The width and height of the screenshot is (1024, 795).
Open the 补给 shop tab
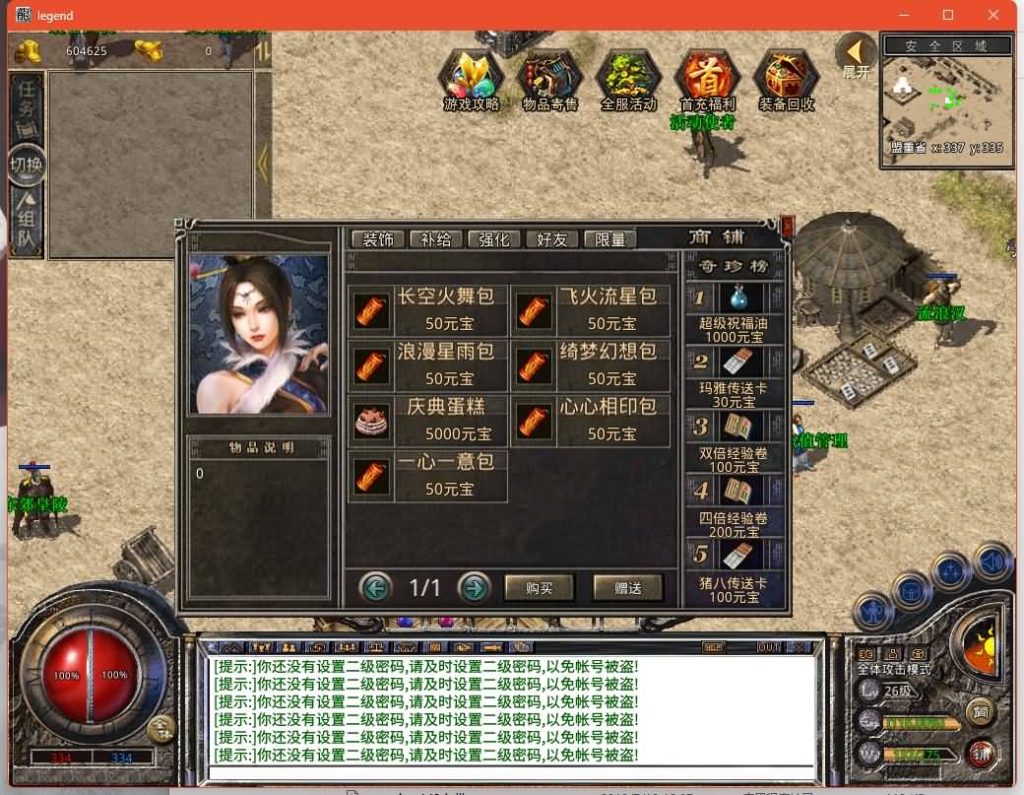(436, 239)
